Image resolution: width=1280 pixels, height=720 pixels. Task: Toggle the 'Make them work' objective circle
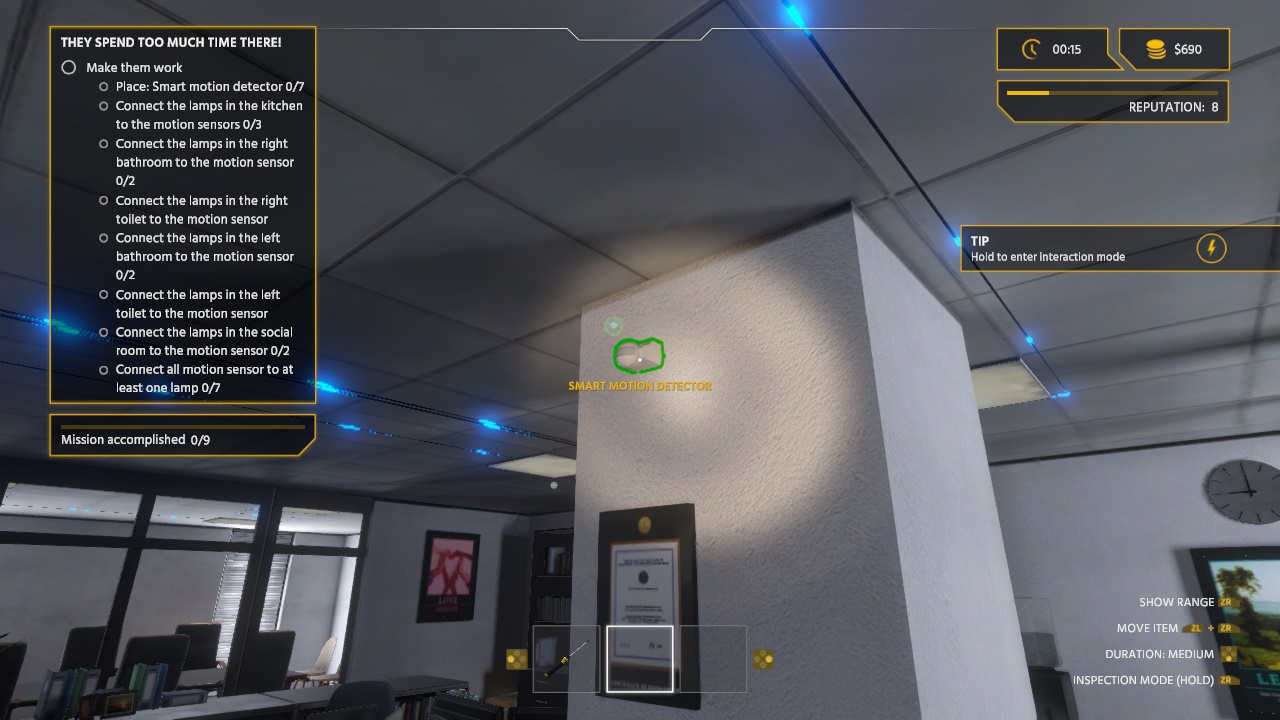click(x=68, y=67)
